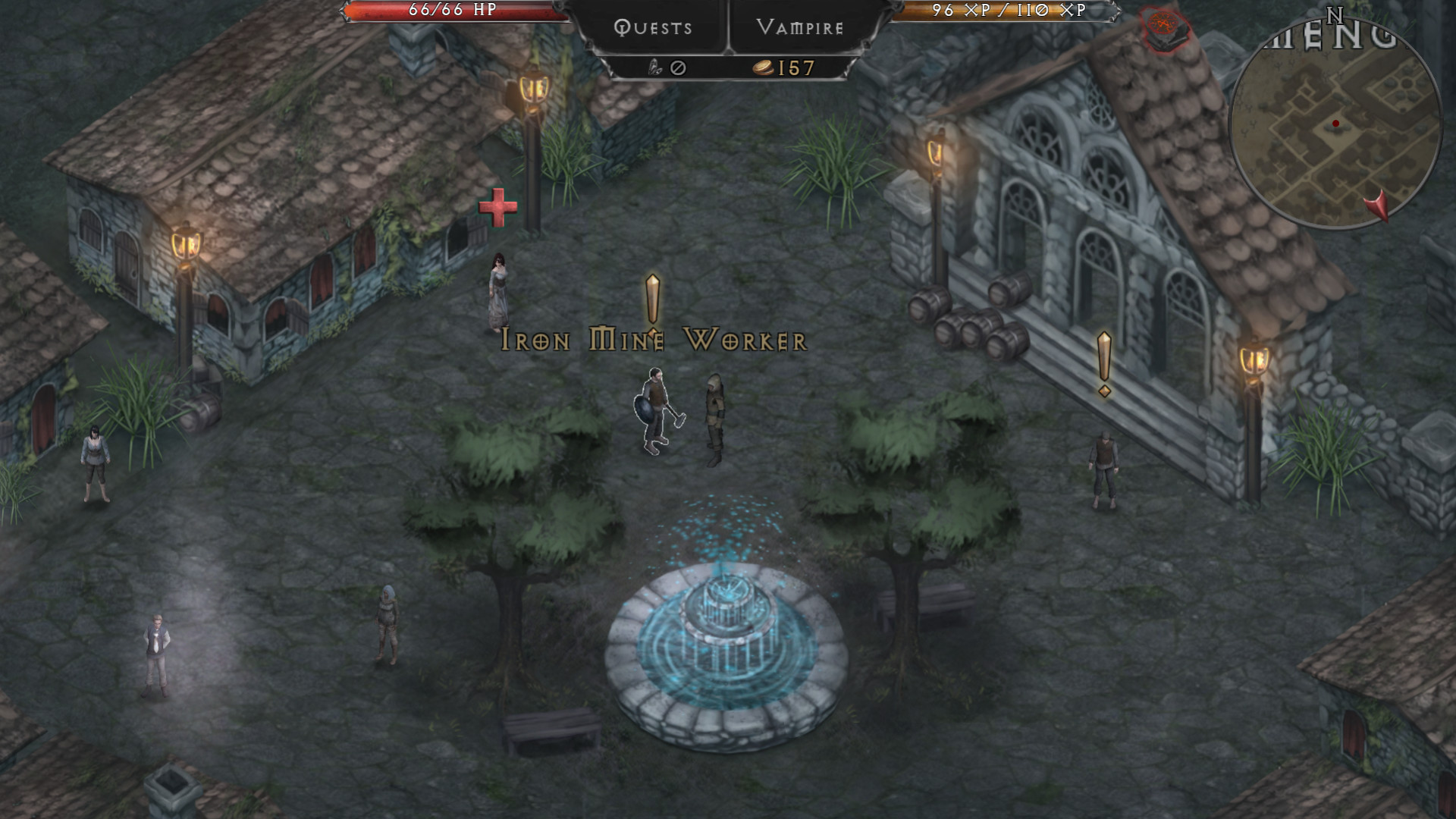Select the Iron Mine Worker character
Viewport: 1456px width, 819px height.
pyautogui.click(x=654, y=409)
